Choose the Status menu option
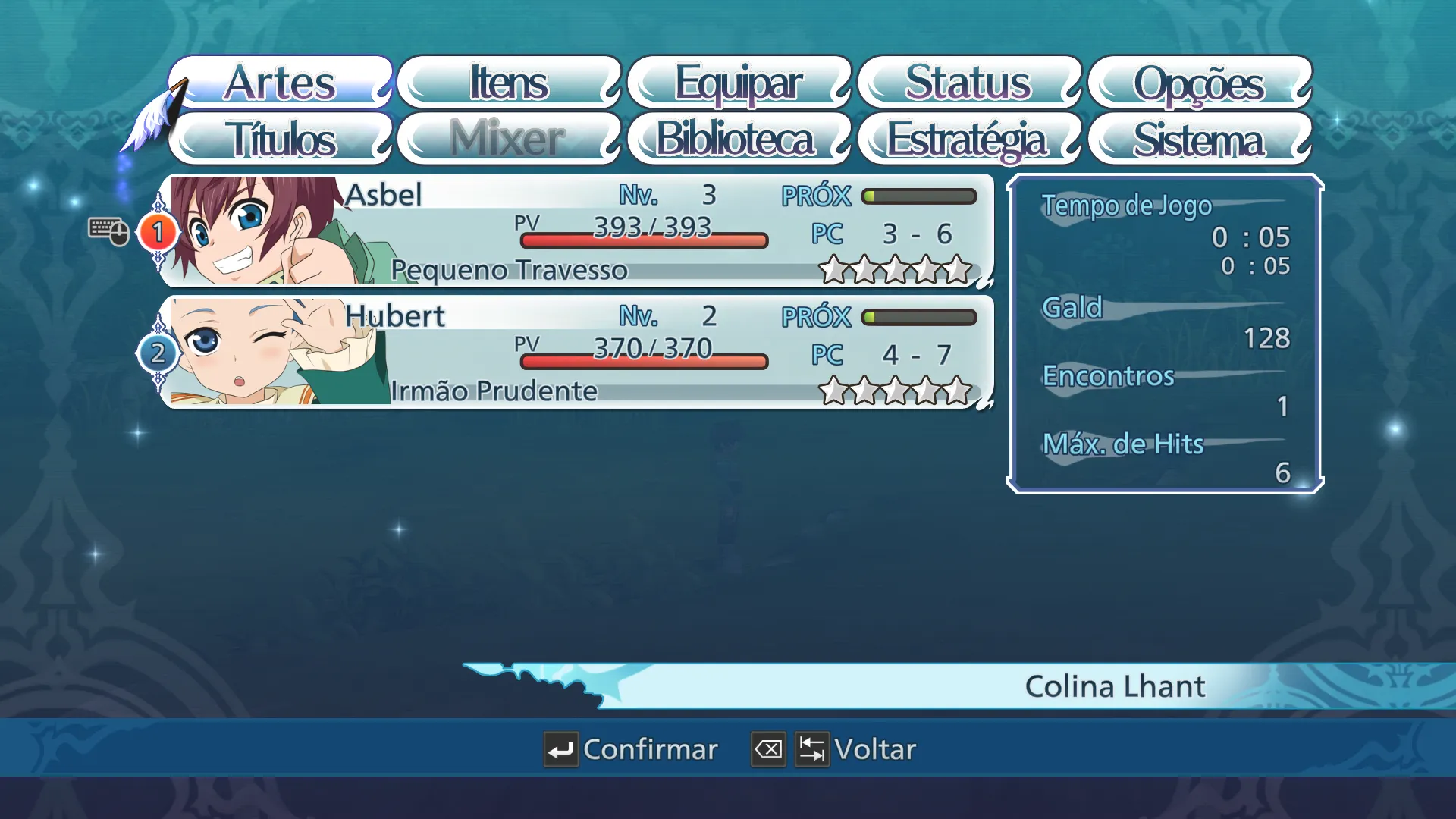The width and height of the screenshot is (1456, 819). (968, 82)
